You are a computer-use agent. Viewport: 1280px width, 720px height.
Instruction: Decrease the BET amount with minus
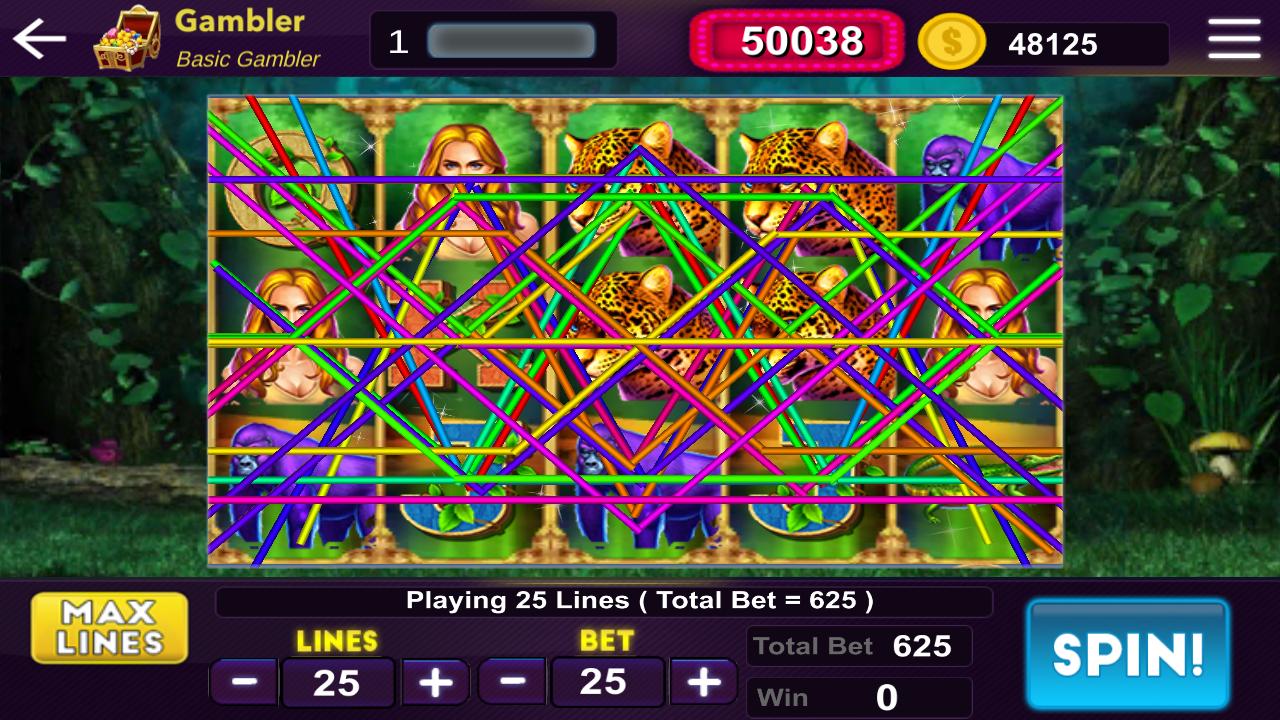[x=511, y=681]
